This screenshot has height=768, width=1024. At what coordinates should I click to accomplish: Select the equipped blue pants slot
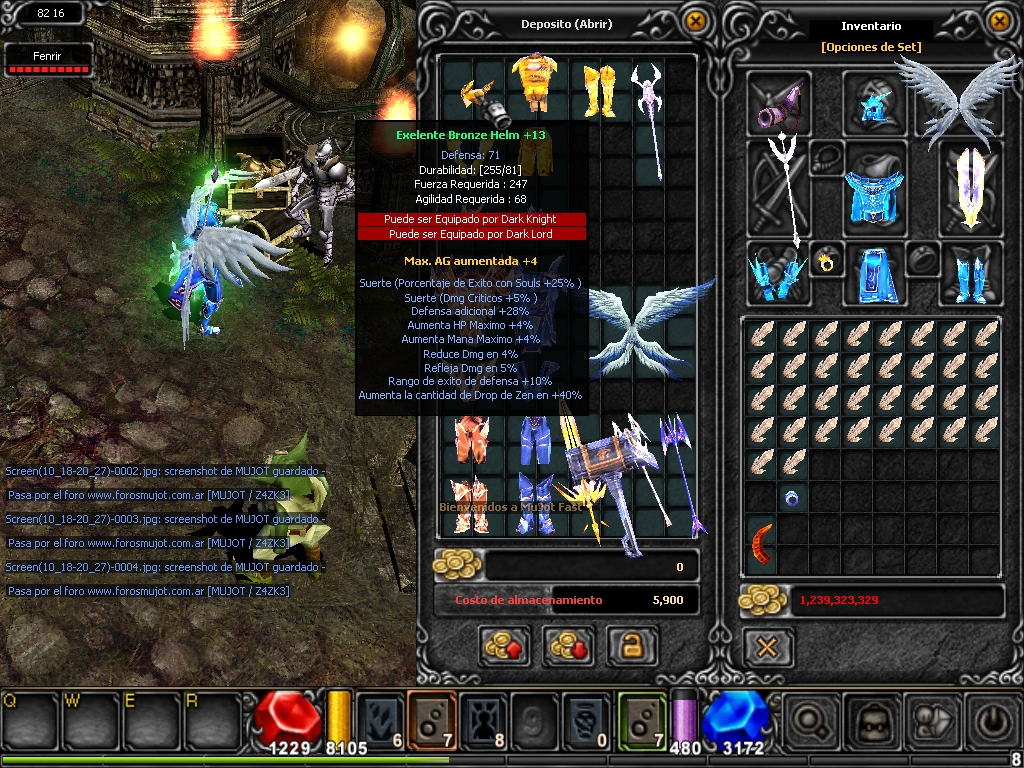point(875,273)
